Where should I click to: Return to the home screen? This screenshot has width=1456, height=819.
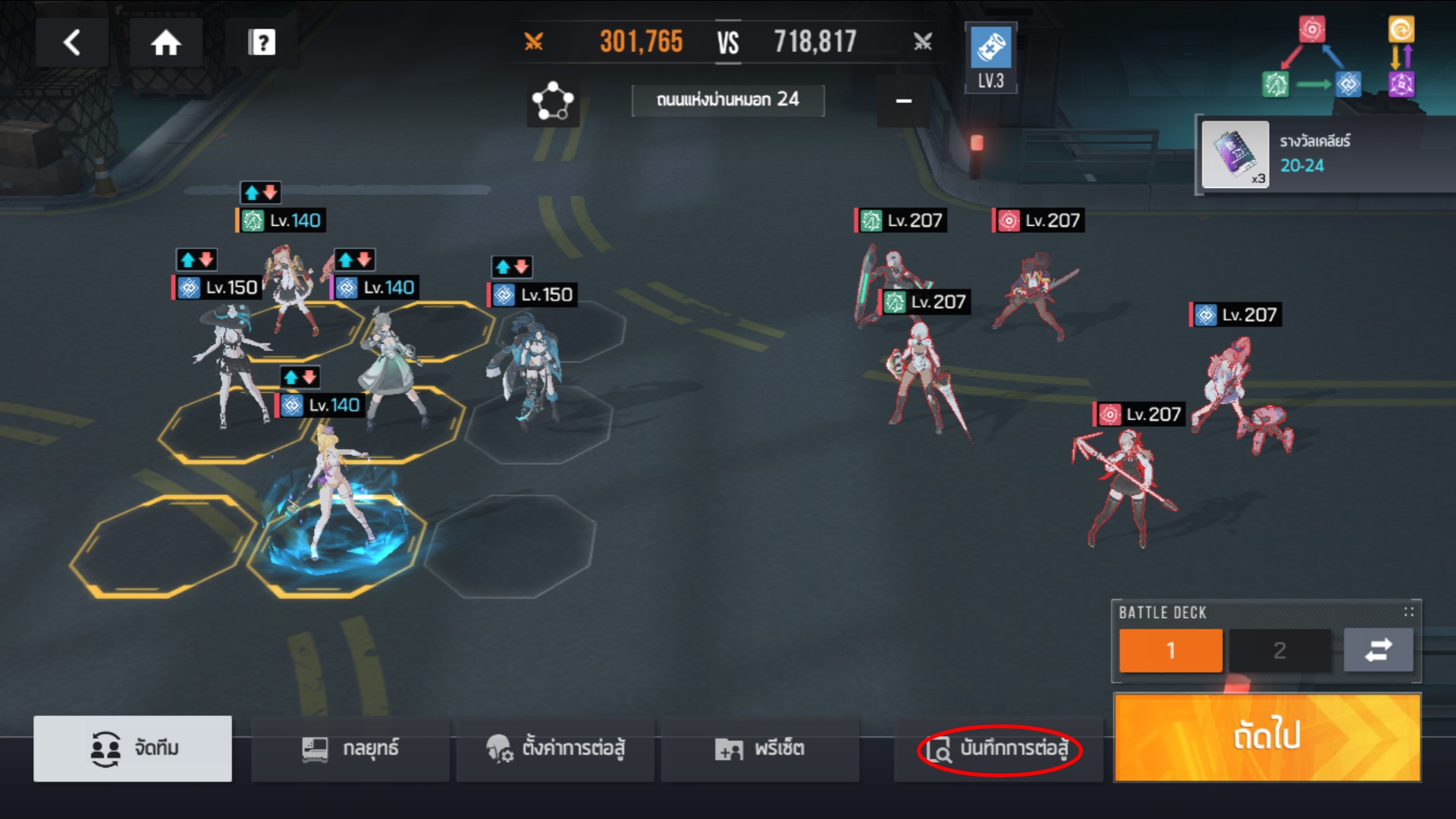(165, 42)
